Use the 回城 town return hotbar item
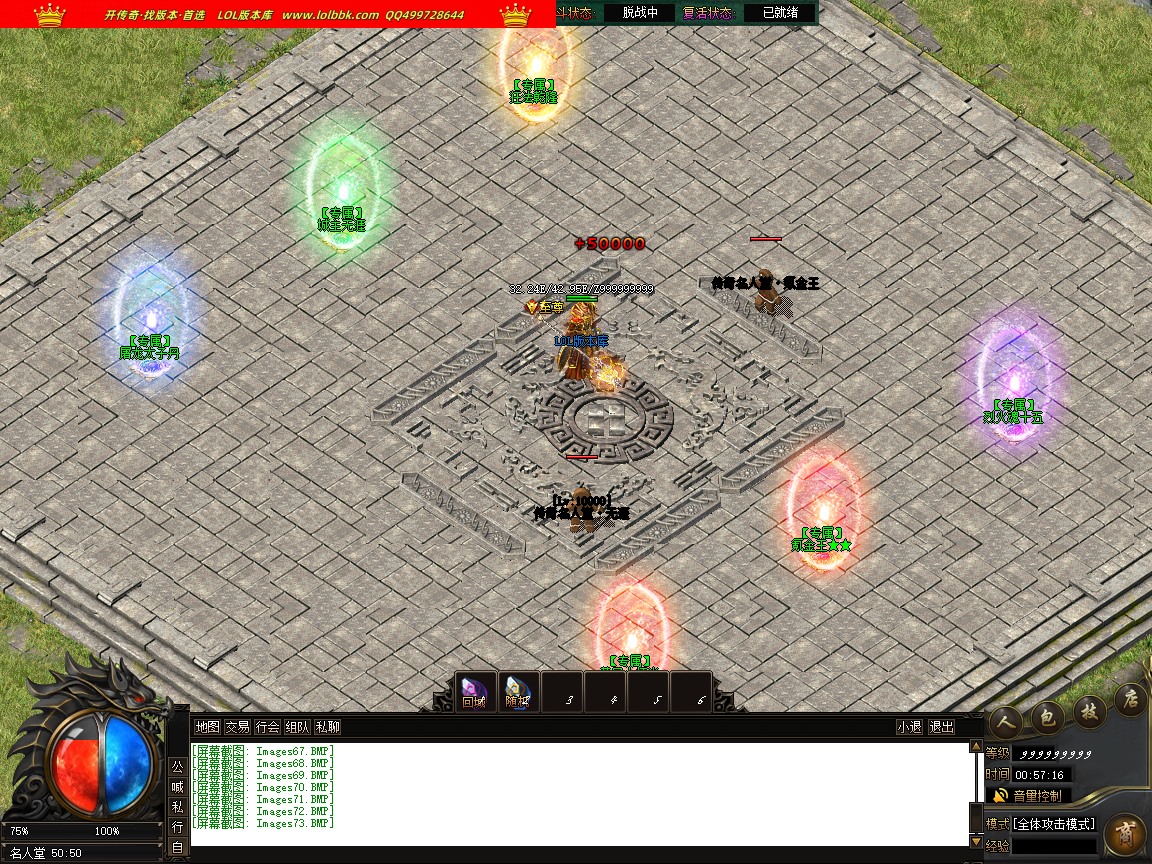This screenshot has height=864, width=1152. tap(475, 692)
